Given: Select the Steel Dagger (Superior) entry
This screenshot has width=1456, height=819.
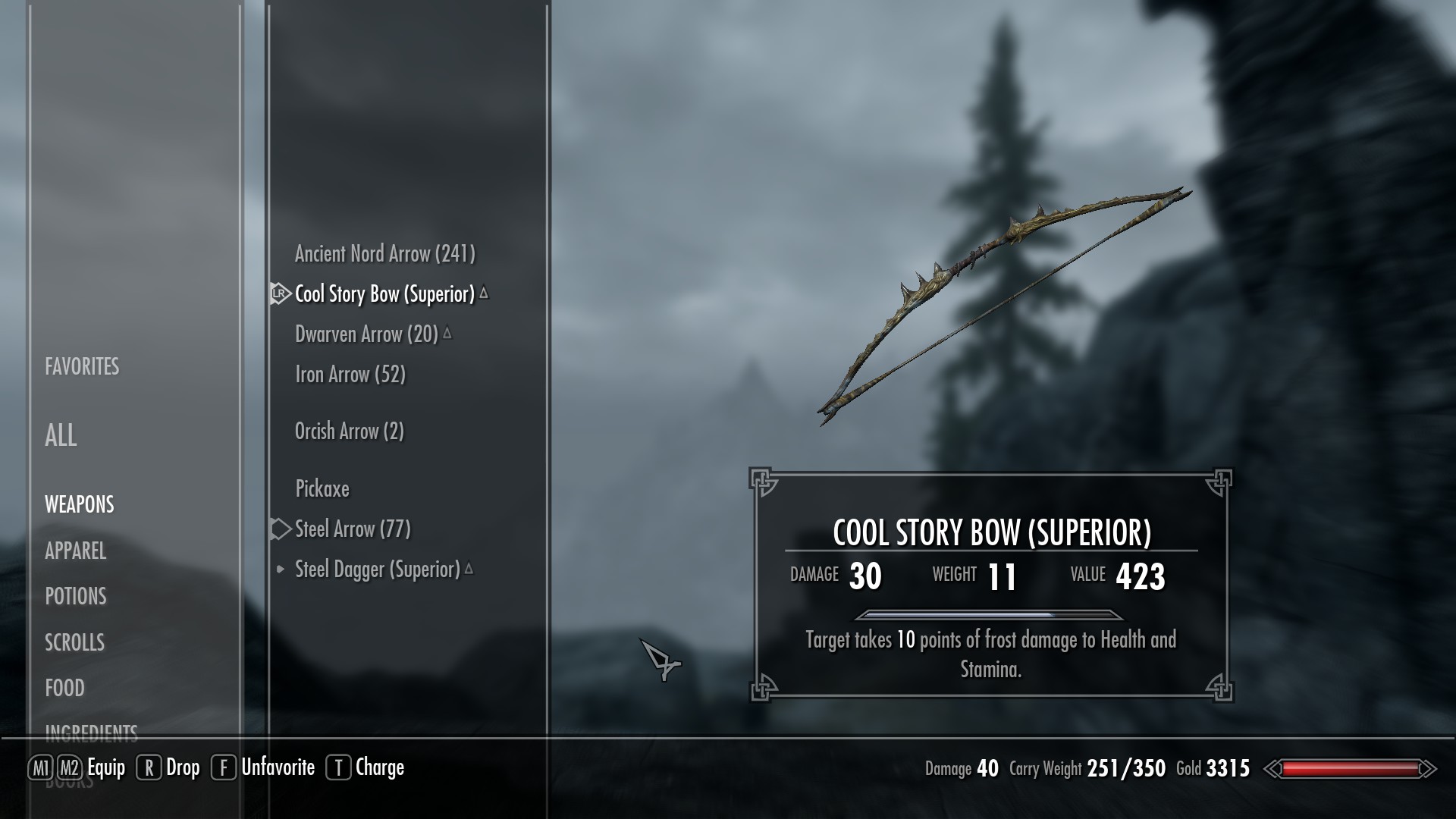Looking at the screenshot, I should (377, 570).
